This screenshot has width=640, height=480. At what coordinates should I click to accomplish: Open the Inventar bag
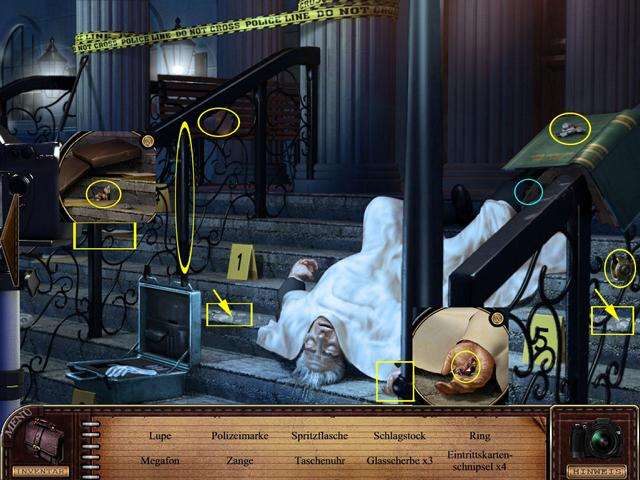pyautogui.click(x=43, y=442)
